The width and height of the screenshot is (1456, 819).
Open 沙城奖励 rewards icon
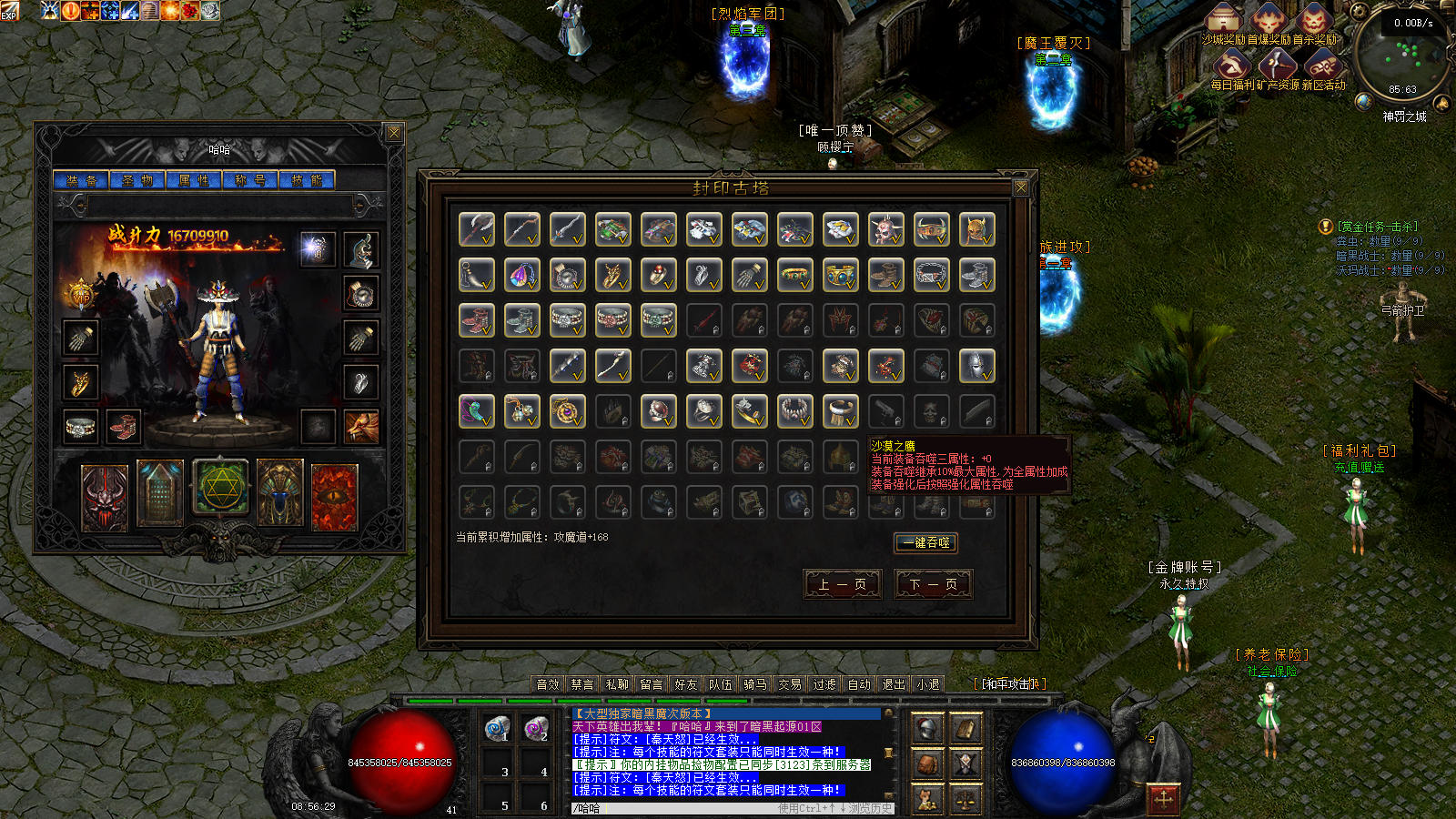coord(1224,20)
